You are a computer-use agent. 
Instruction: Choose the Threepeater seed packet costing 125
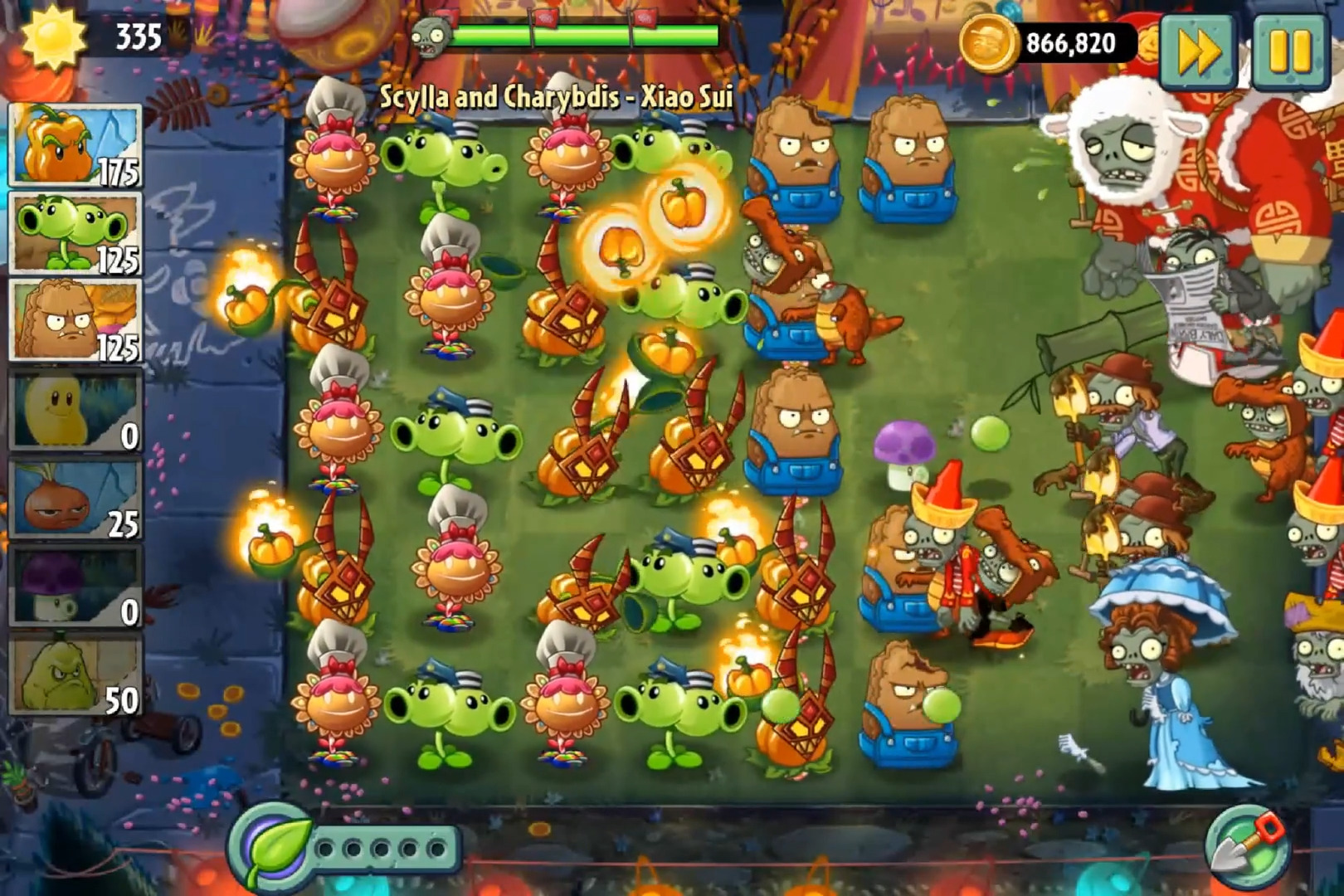75,233
